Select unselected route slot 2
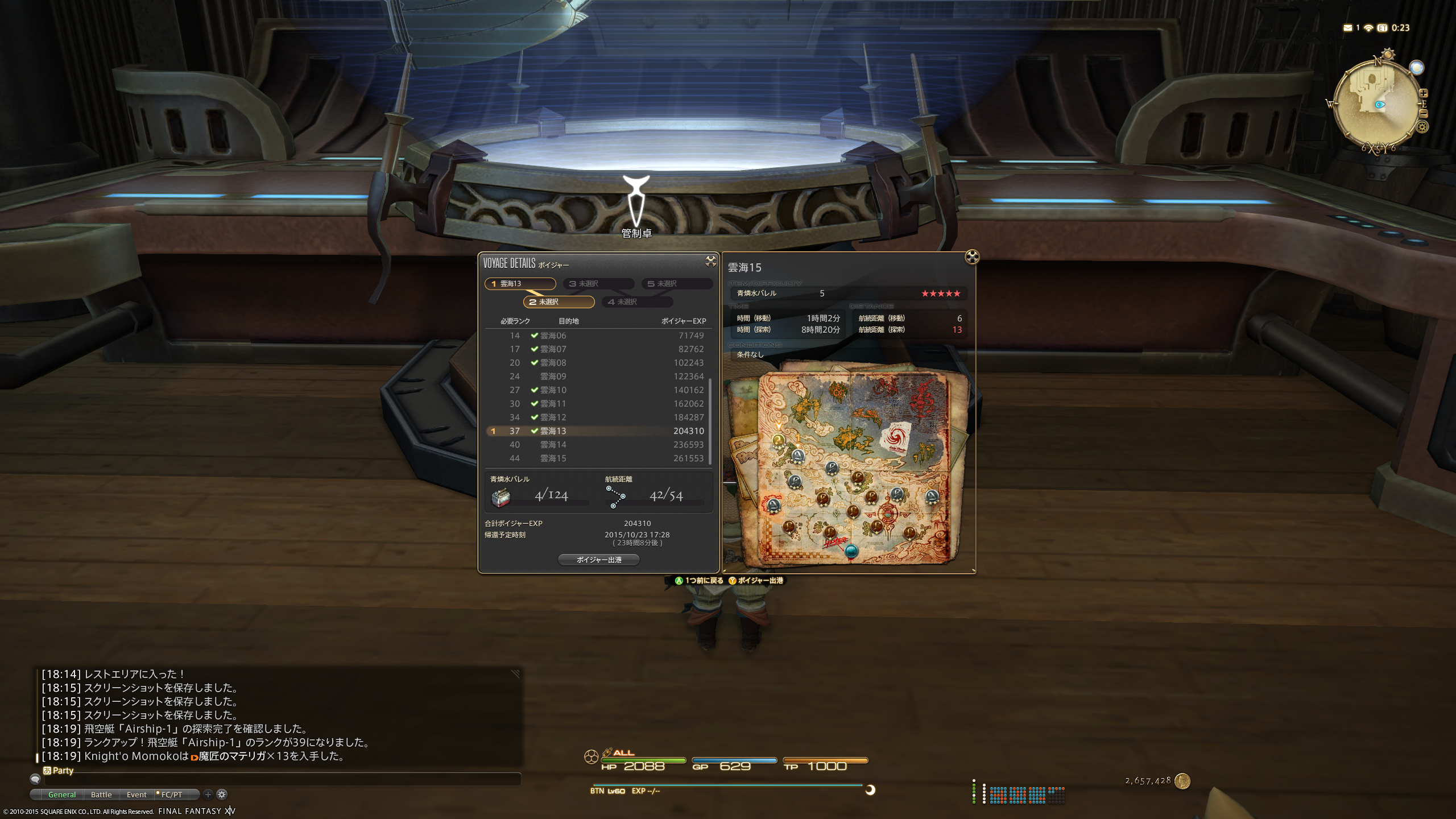 (559, 302)
